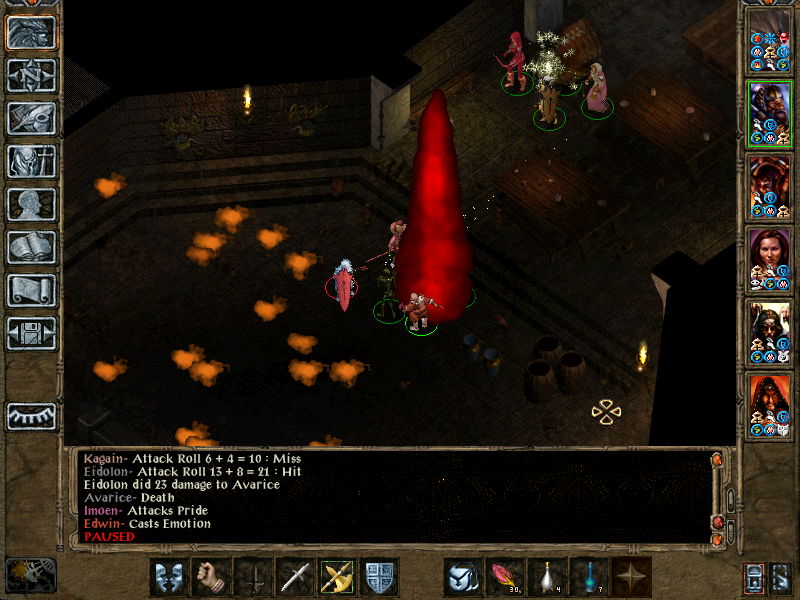Open the journal with the quill button

[31, 118]
